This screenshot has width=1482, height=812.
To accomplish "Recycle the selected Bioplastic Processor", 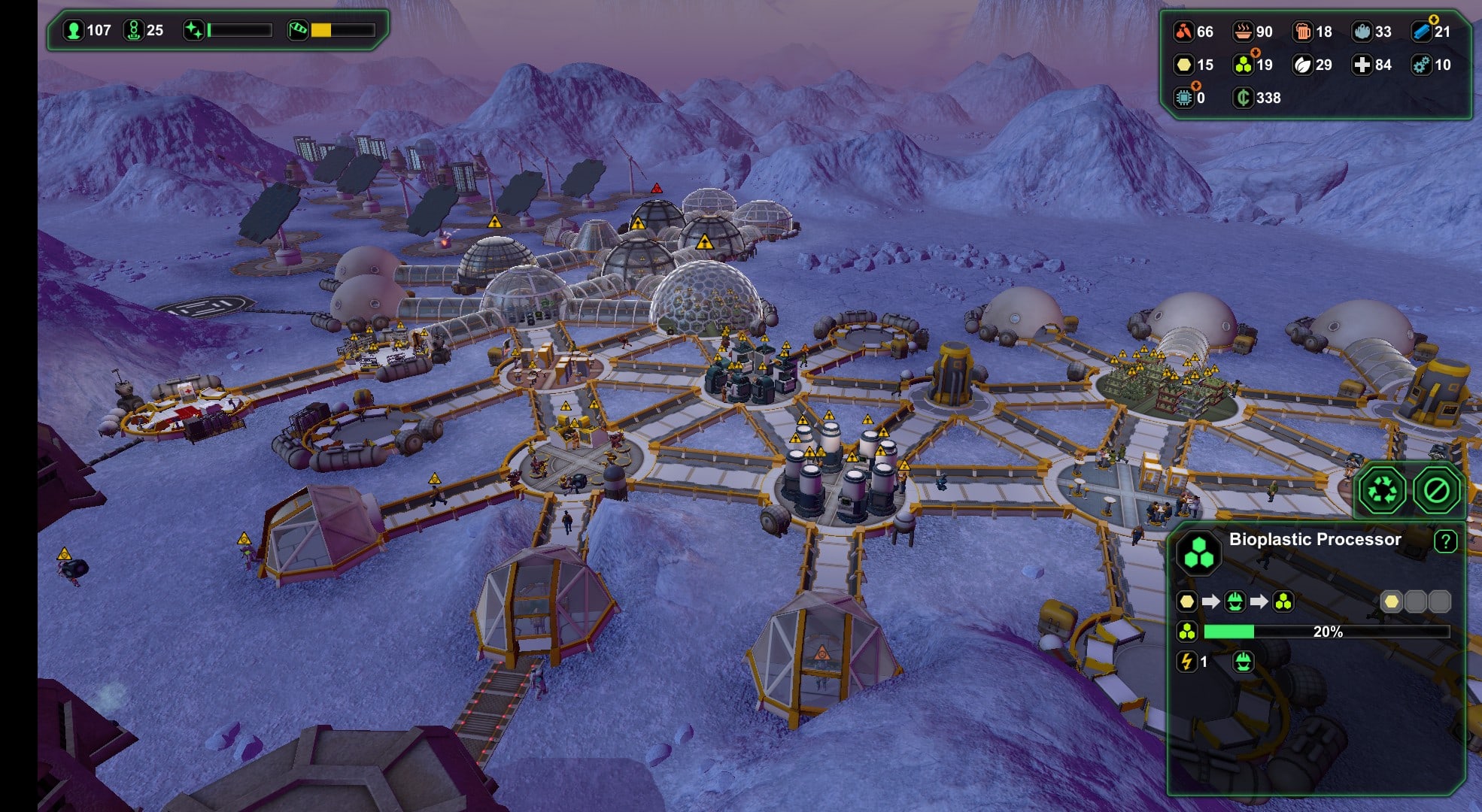I will coord(1382,491).
